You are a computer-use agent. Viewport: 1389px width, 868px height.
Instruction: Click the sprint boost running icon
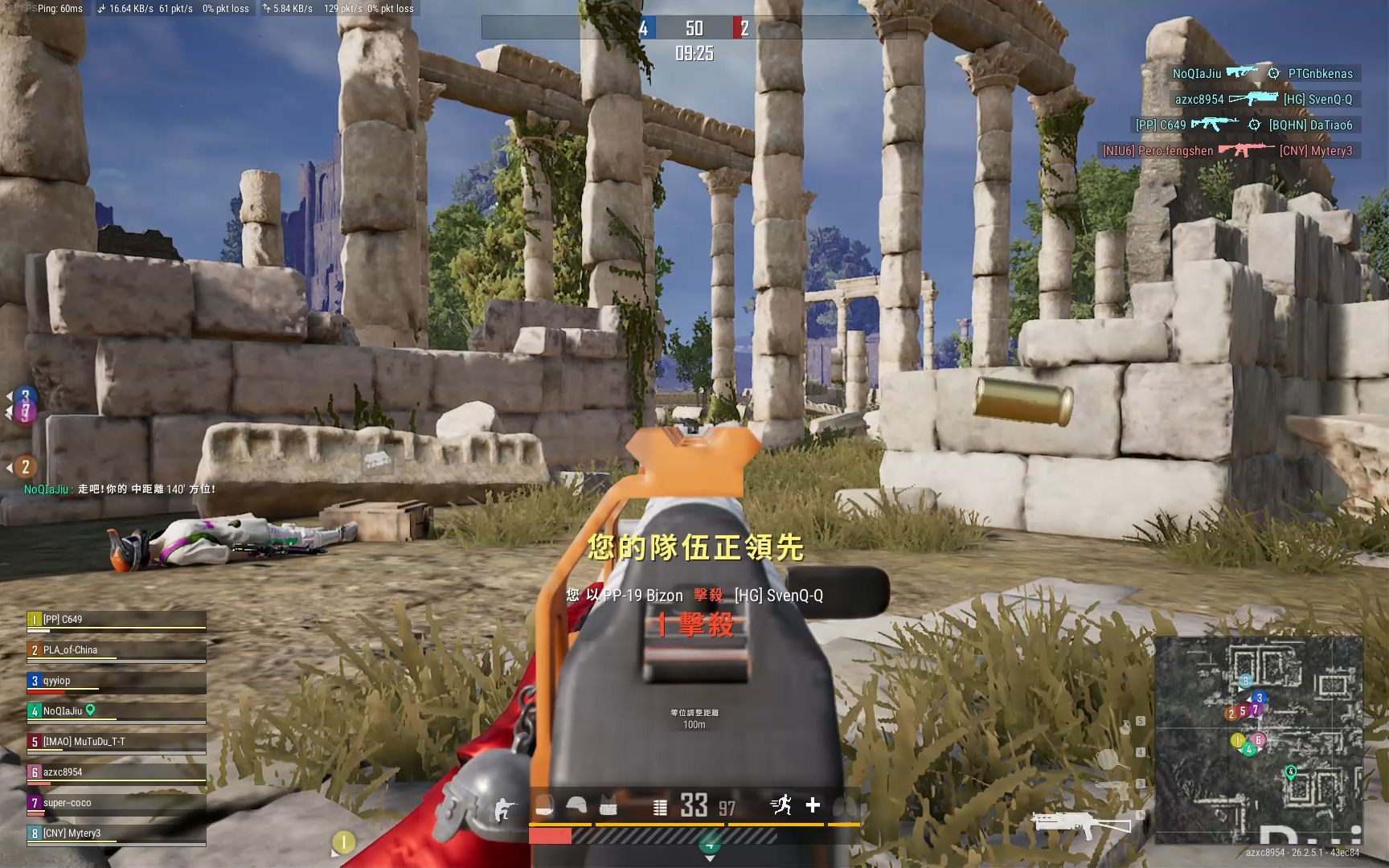pos(781,805)
